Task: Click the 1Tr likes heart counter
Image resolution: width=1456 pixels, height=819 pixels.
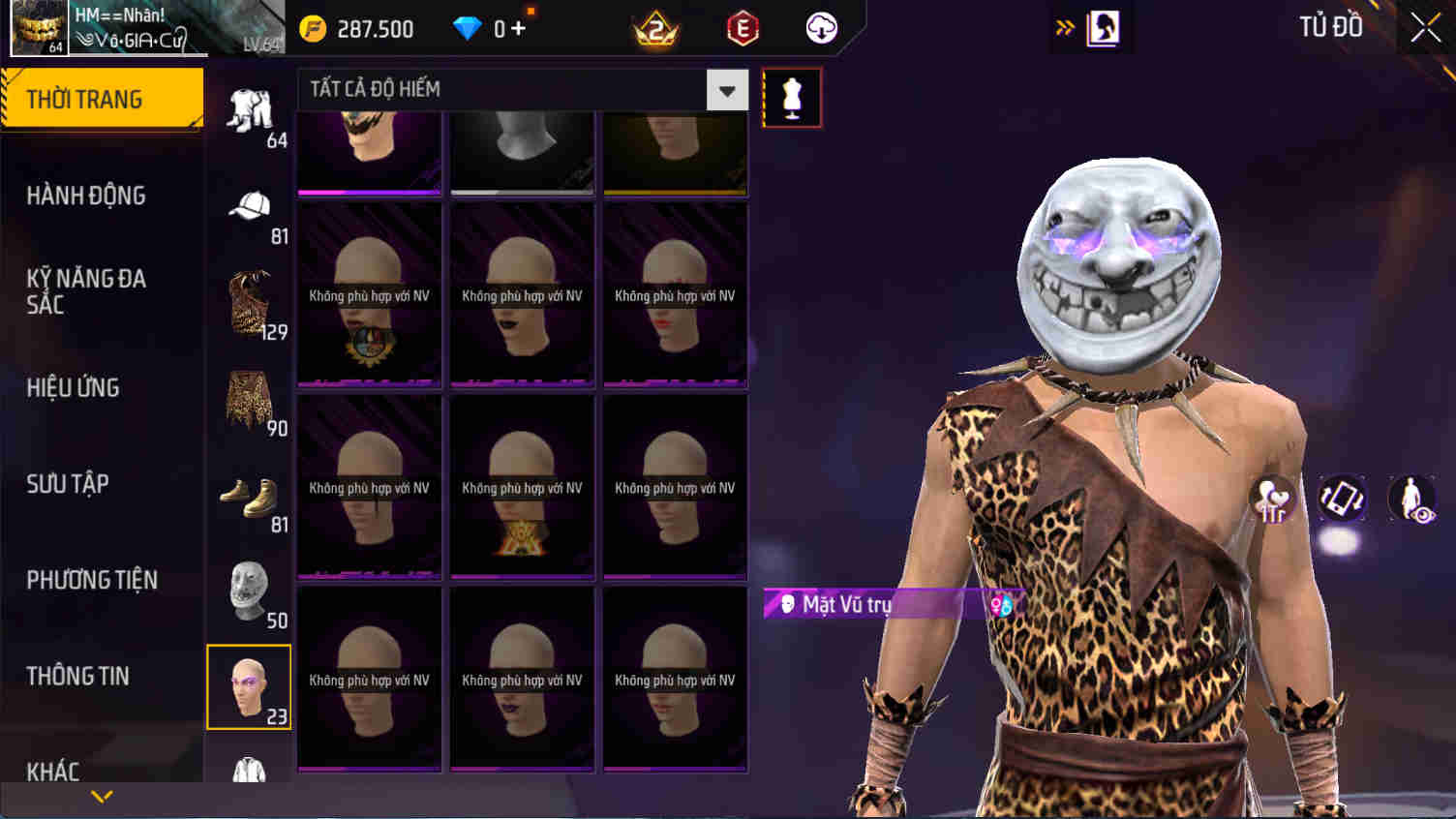Action: (x=1275, y=498)
